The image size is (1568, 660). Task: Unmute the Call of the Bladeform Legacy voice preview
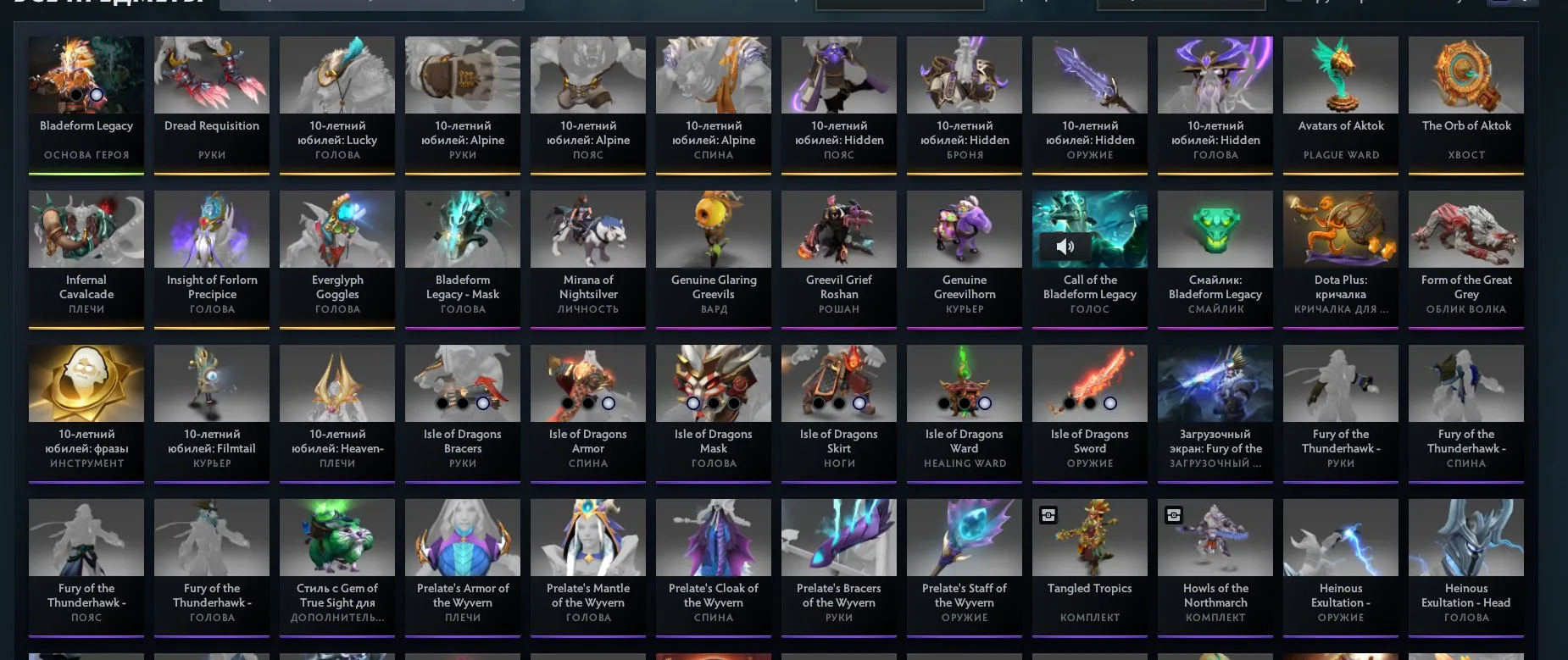click(1065, 247)
